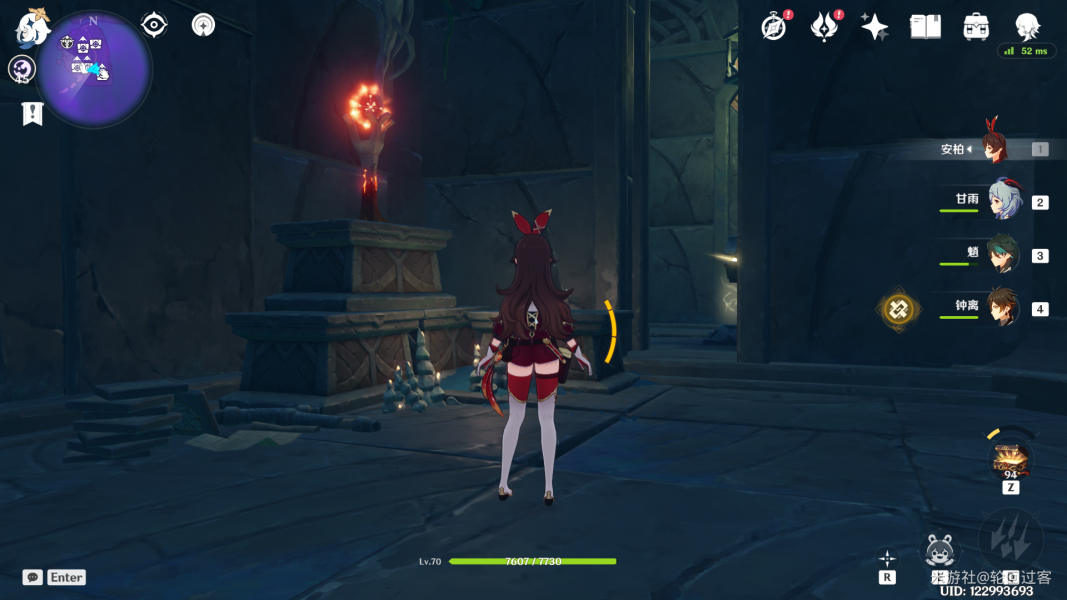The width and height of the screenshot is (1067, 600).
Task: Open the circular minimap
Action: coord(93,68)
